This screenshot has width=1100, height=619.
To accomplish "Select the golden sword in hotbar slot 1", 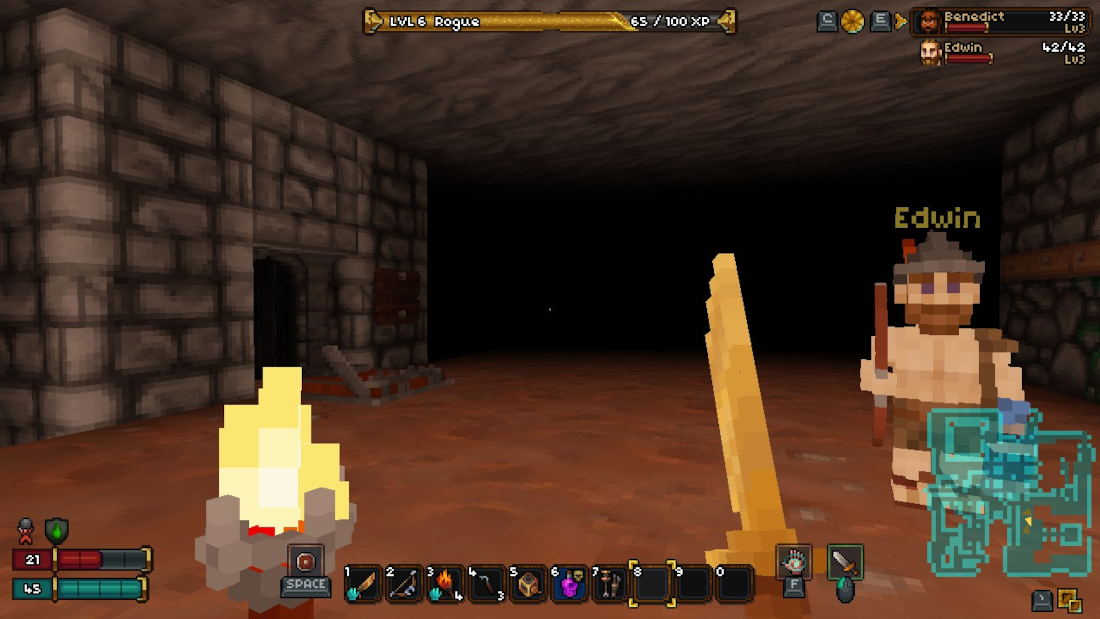I will click(362, 584).
